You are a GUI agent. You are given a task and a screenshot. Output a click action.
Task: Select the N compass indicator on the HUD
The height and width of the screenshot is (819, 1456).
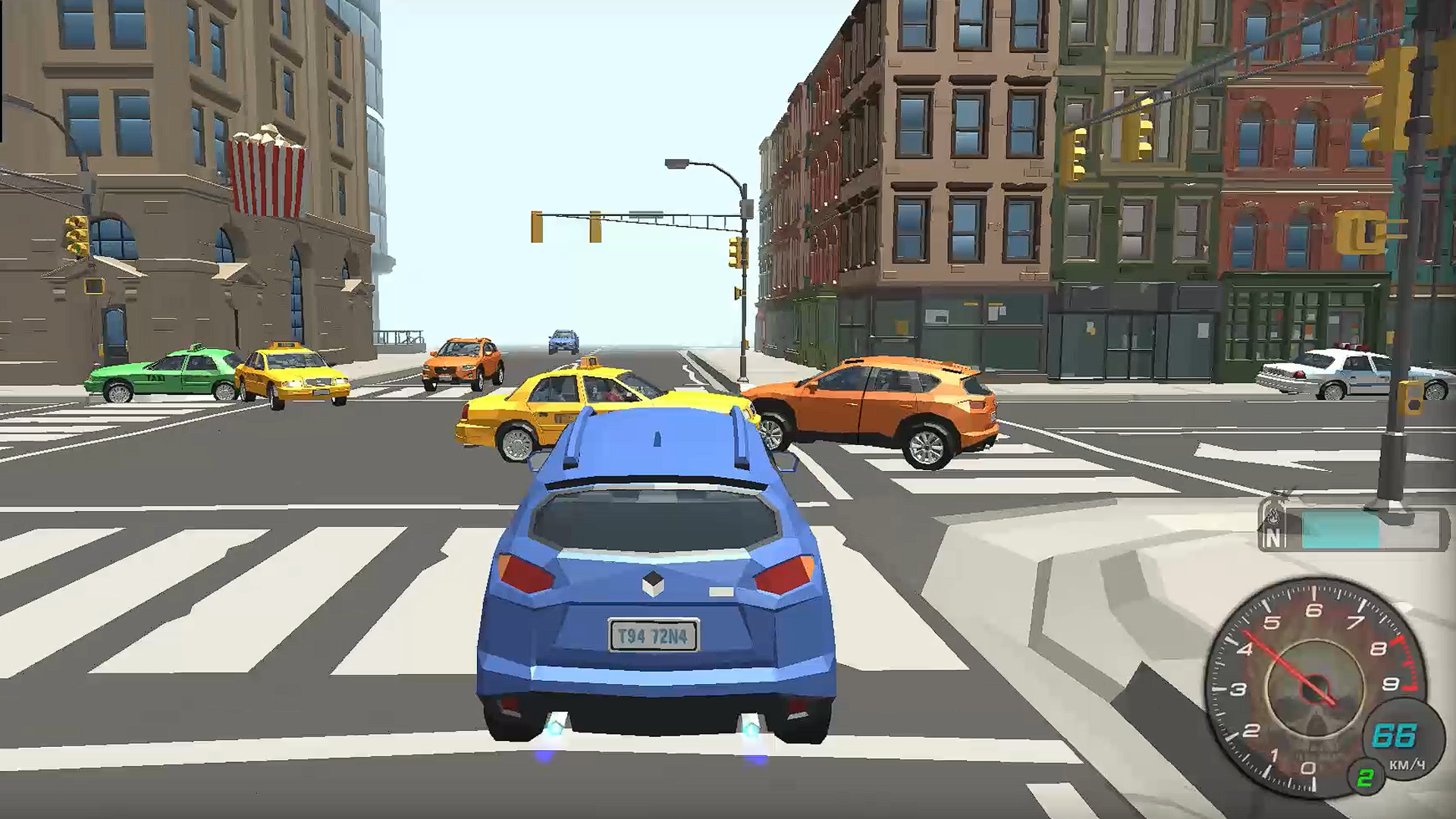tap(1272, 537)
